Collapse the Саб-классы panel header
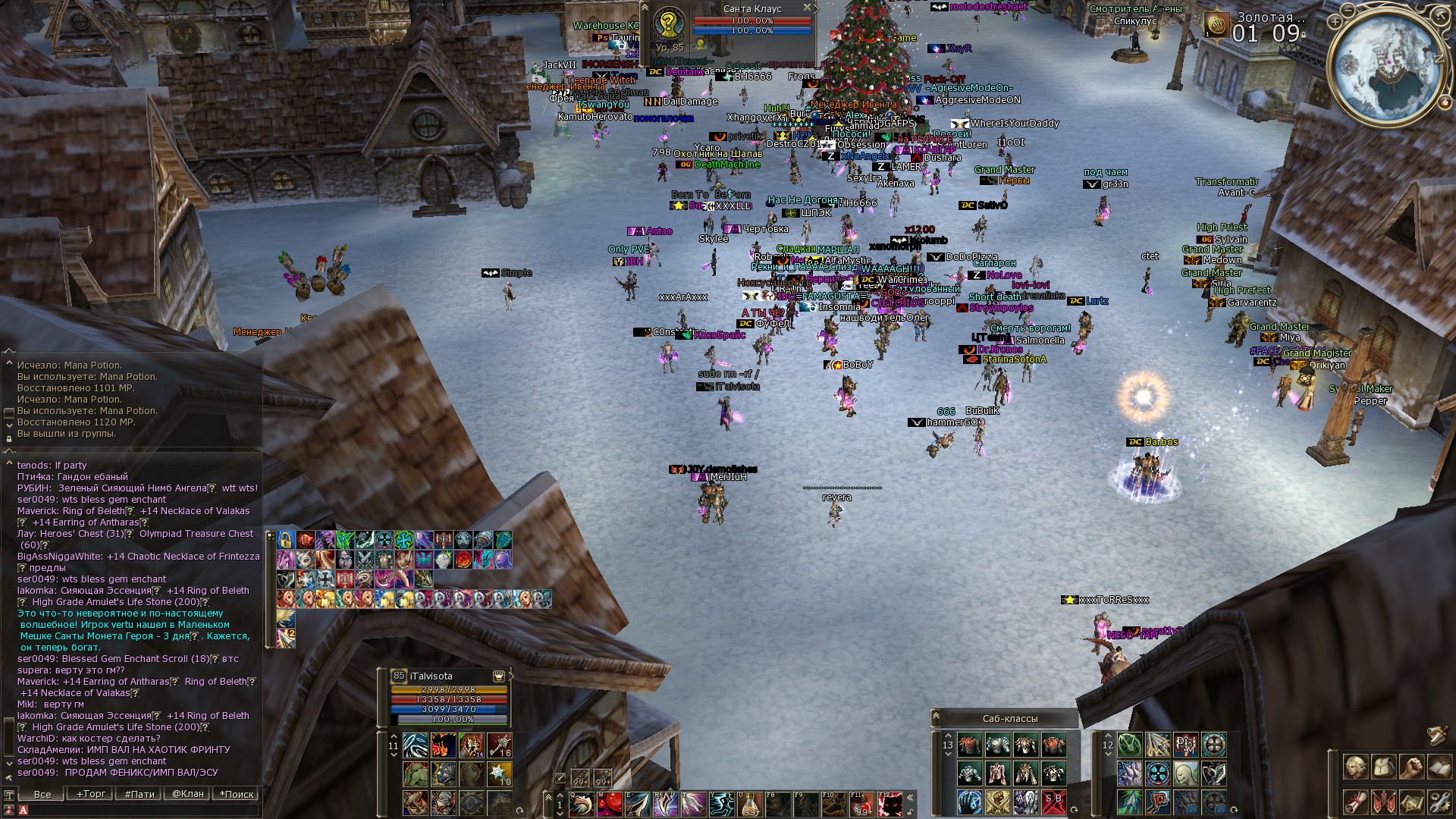This screenshot has width=1456, height=819. 937,717
